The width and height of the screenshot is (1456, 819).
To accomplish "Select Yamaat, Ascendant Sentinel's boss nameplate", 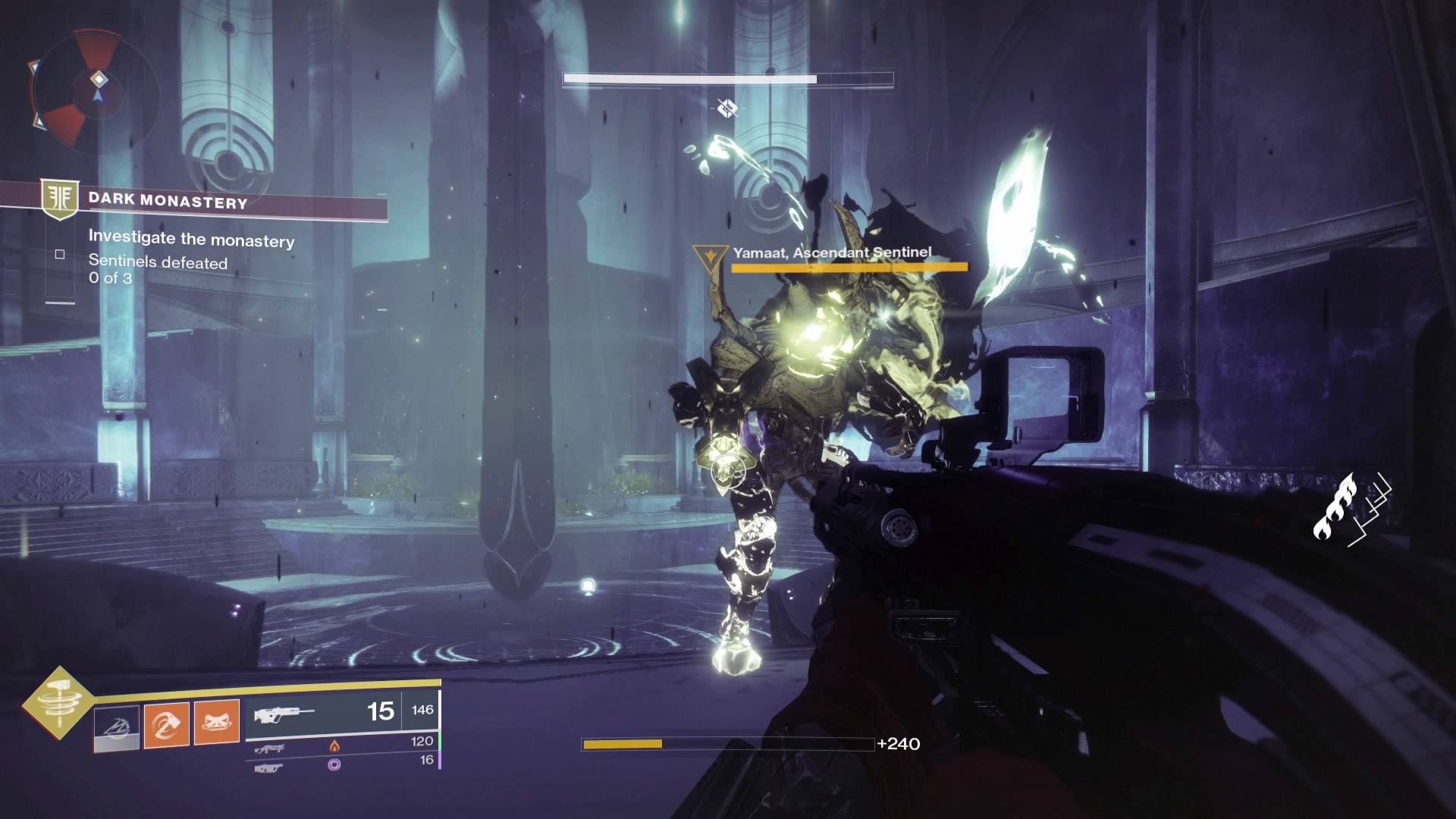I will click(x=832, y=253).
